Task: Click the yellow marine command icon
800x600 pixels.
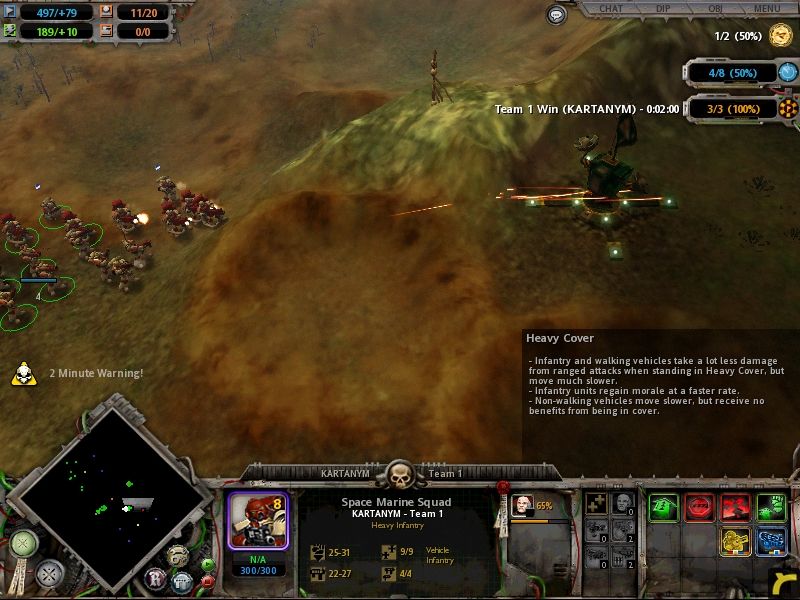Action: coord(735,542)
